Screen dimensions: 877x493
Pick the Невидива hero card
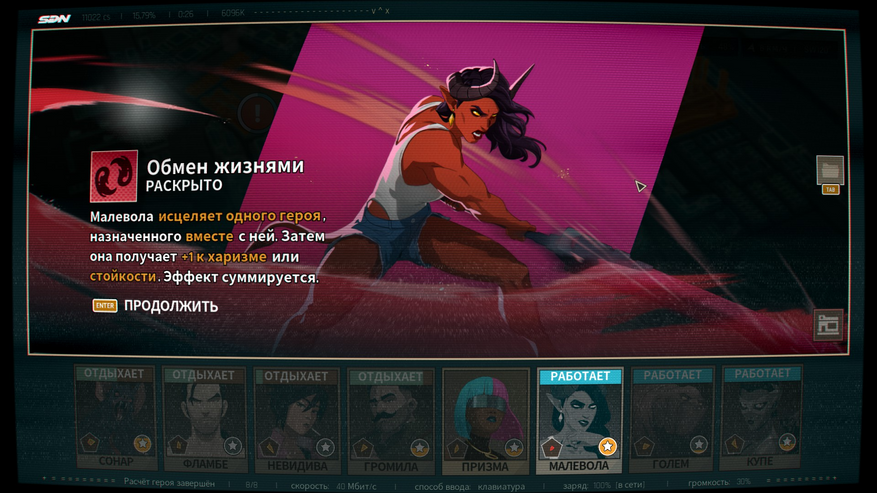[x=297, y=420]
